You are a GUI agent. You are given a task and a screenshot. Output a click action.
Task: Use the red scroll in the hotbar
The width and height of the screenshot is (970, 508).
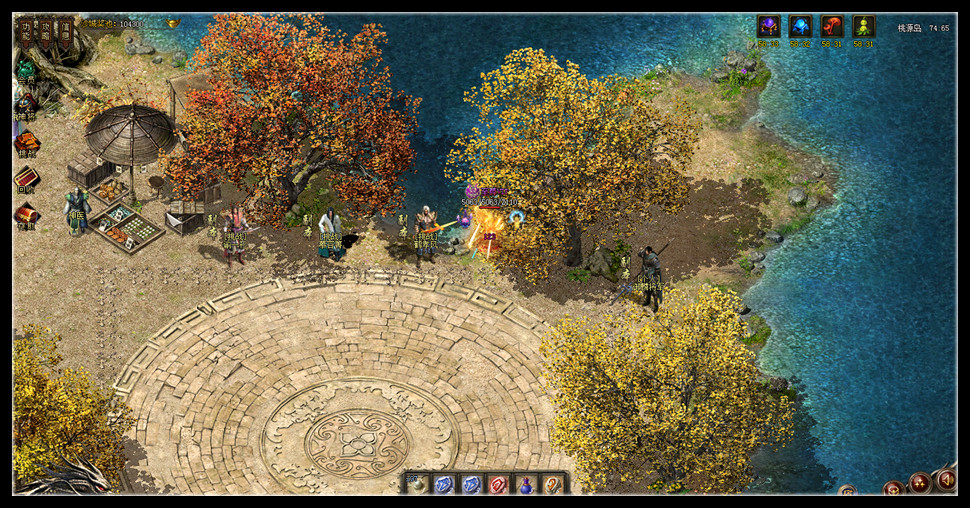[x=498, y=484]
